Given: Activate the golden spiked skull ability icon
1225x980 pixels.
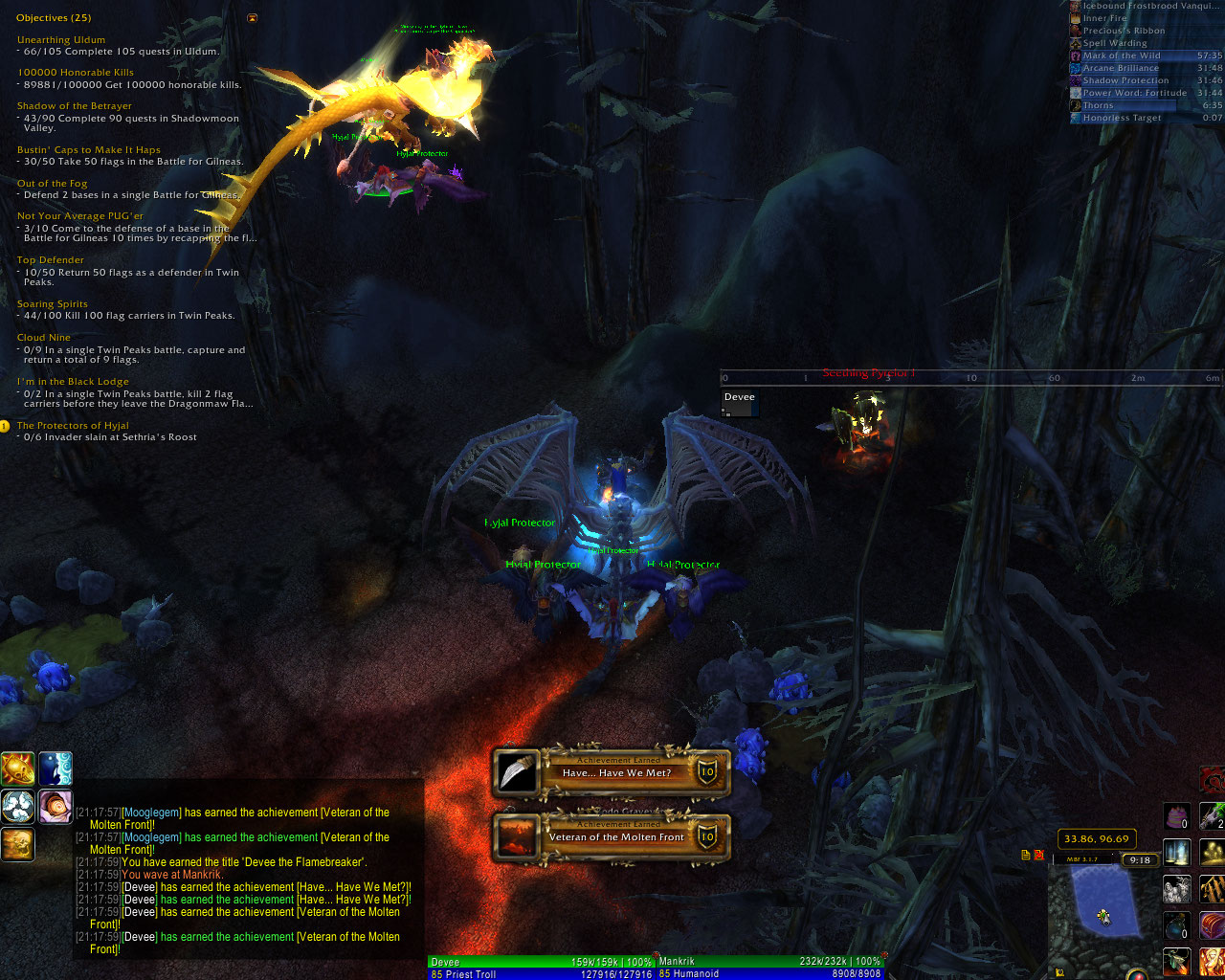Looking at the screenshot, I should click(17, 768).
